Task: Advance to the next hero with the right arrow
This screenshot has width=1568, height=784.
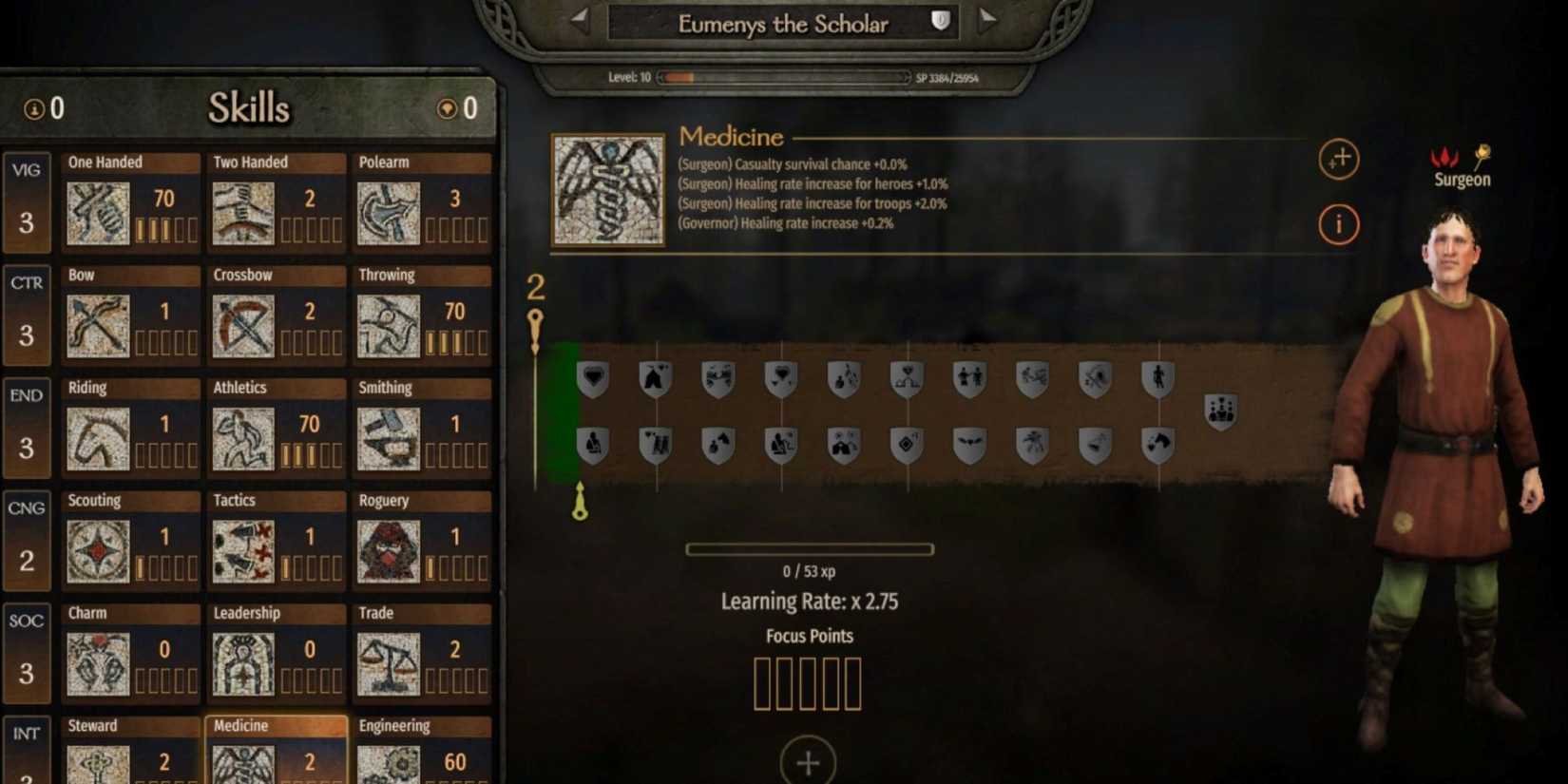Action: pos(986,21)
